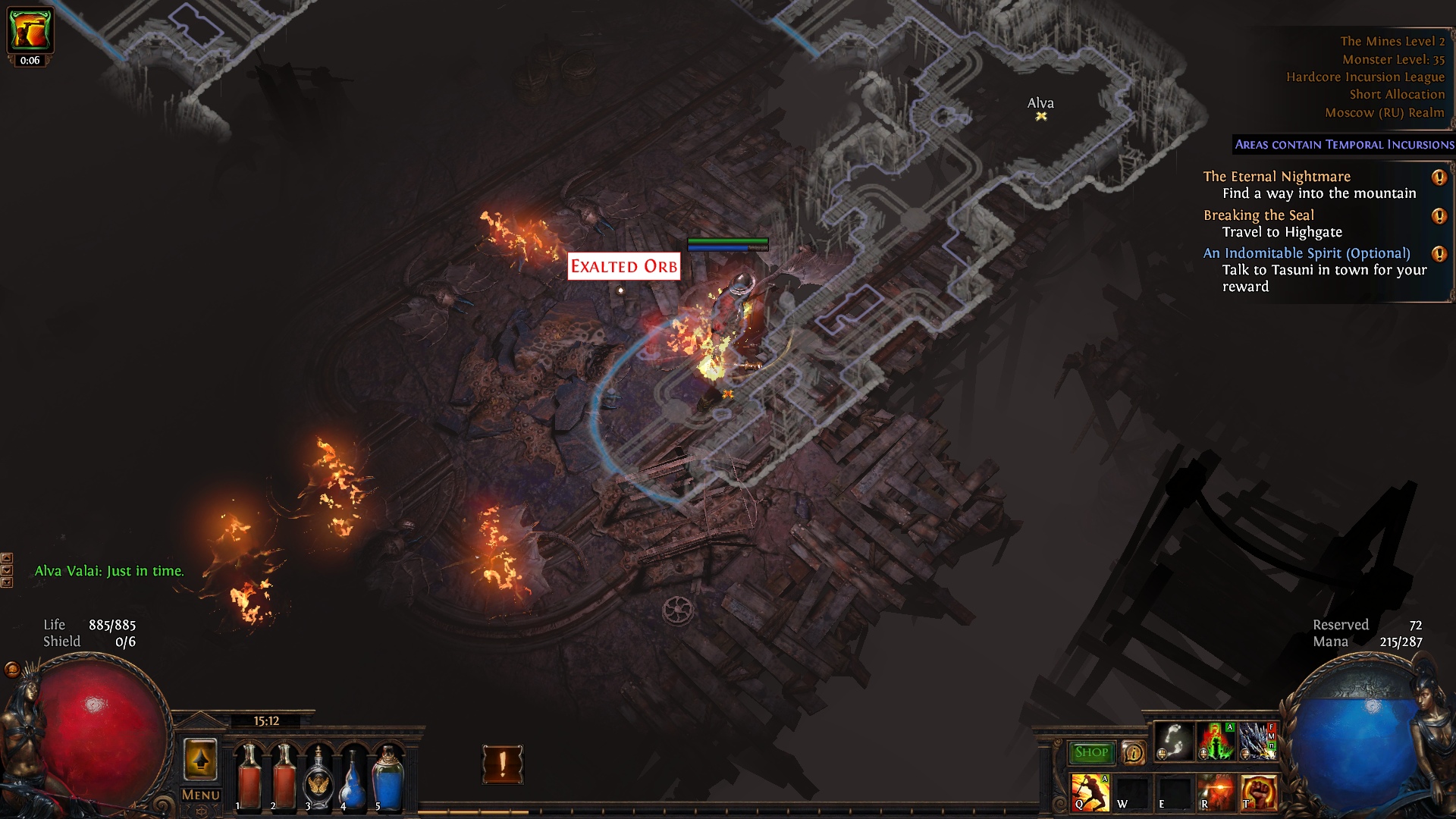Viewport: 1456px width, 819px height.
Task: Open the green Shop button
Action: [1091, 752]
